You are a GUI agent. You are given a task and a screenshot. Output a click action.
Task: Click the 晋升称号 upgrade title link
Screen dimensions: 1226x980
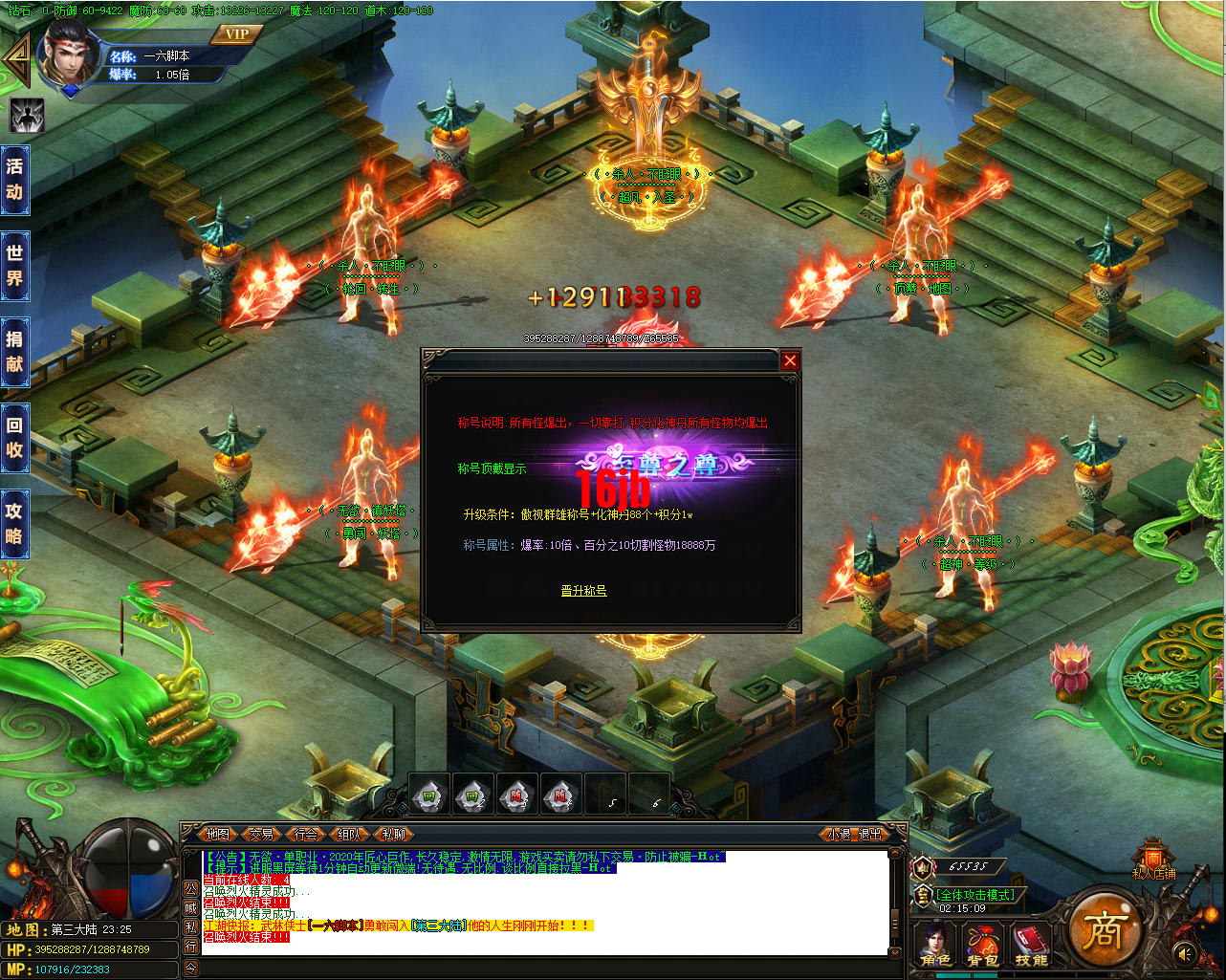click(x=583, y=591)
